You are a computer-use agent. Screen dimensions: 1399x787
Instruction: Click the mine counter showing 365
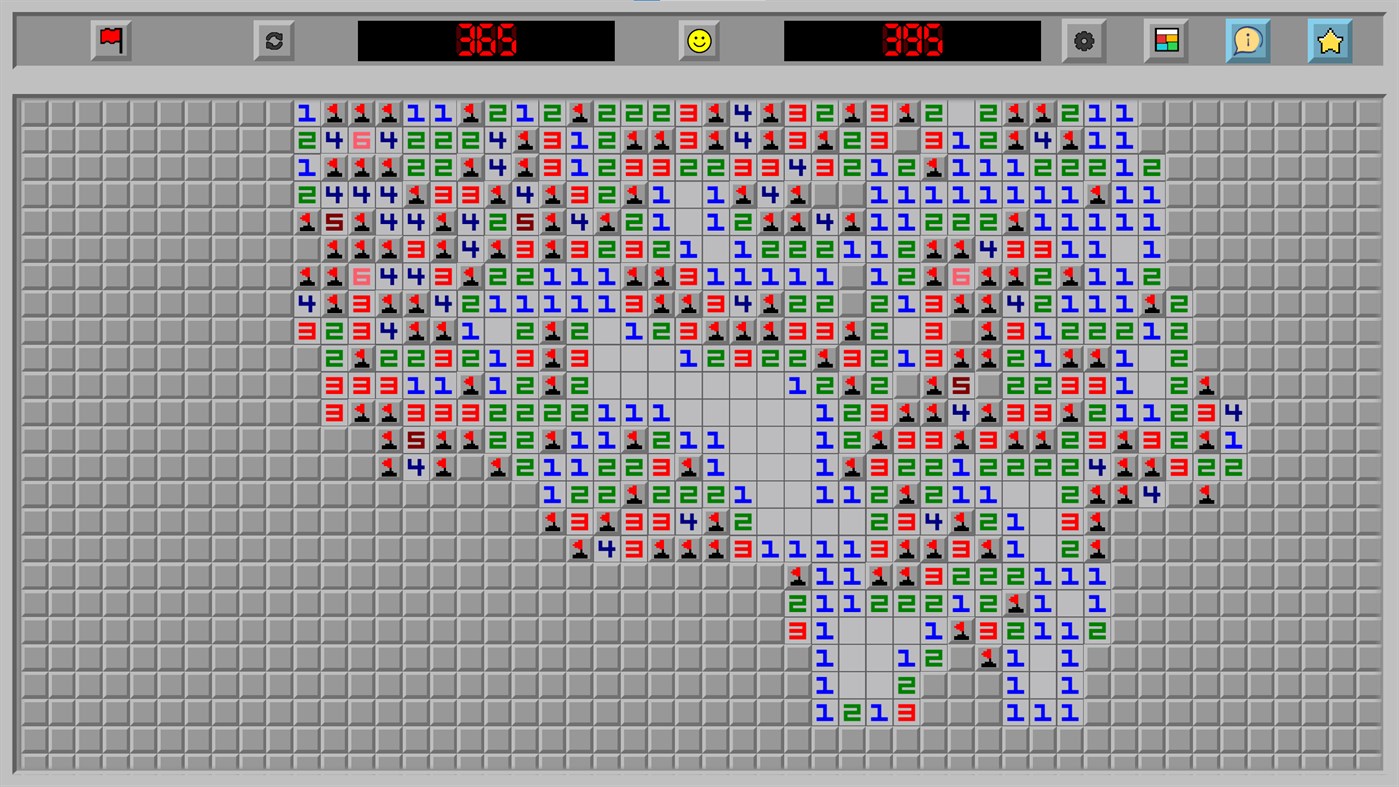click(x=485, y=41)
